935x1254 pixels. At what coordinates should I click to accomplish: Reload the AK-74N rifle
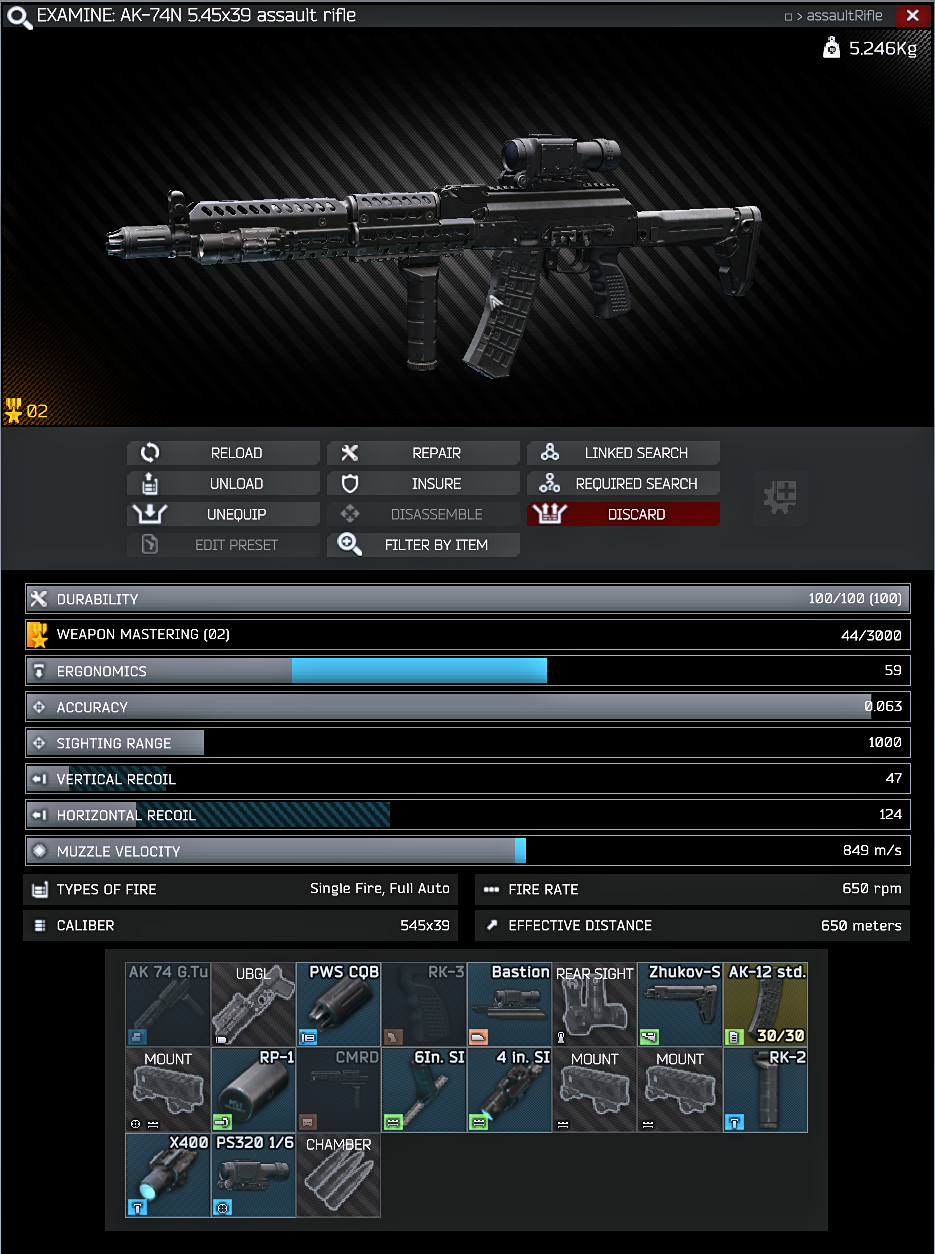pyautogui.click(x=223, y=453)
